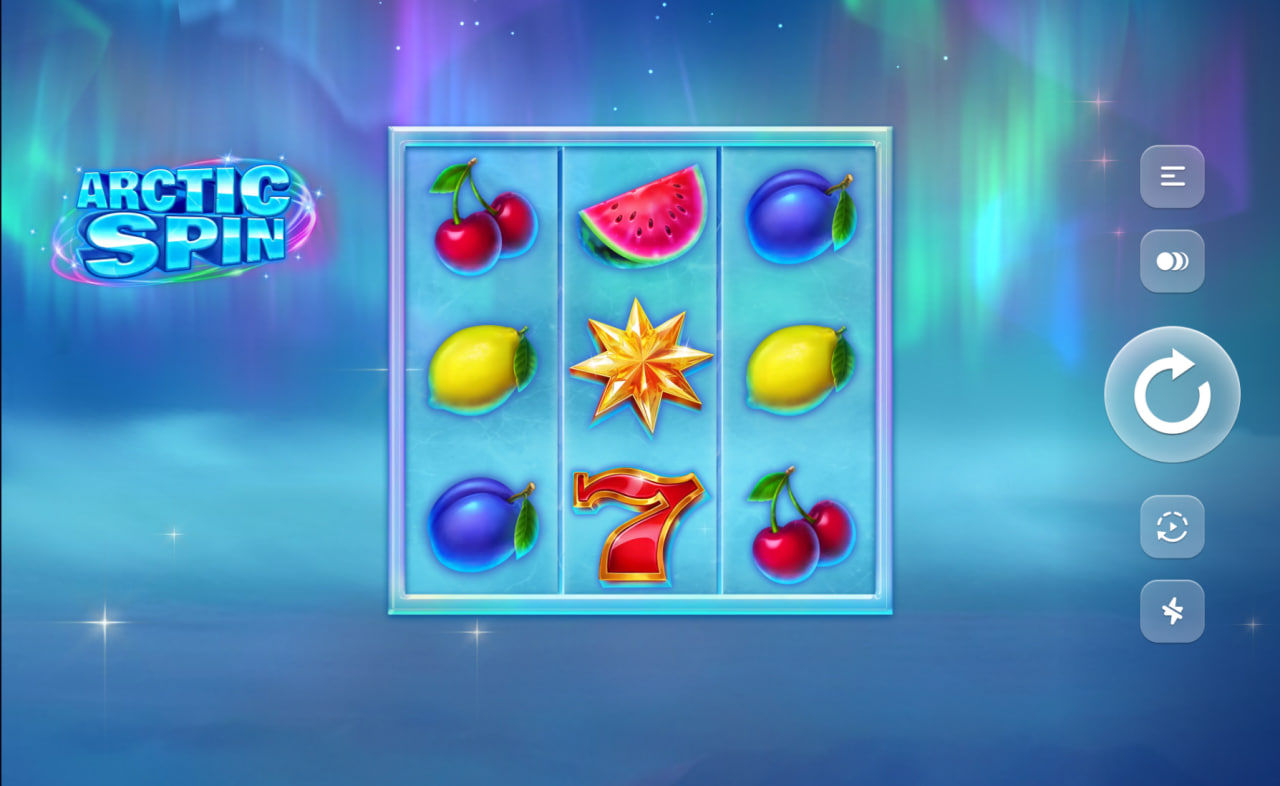Viewport: 1280px width, 786px height.
Task: Start a spin on the reels
Action: point(1171,394)
